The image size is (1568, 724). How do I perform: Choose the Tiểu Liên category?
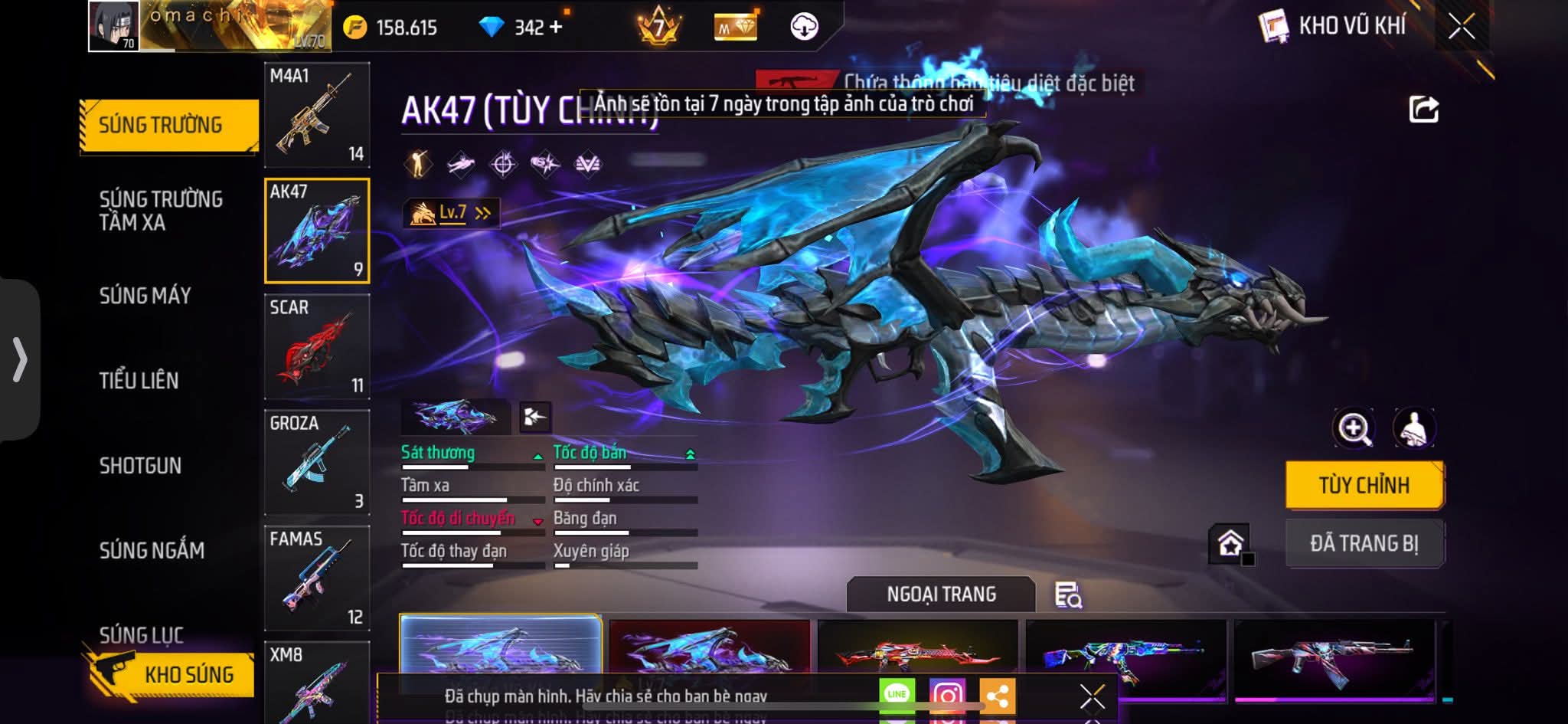point(139,381)
